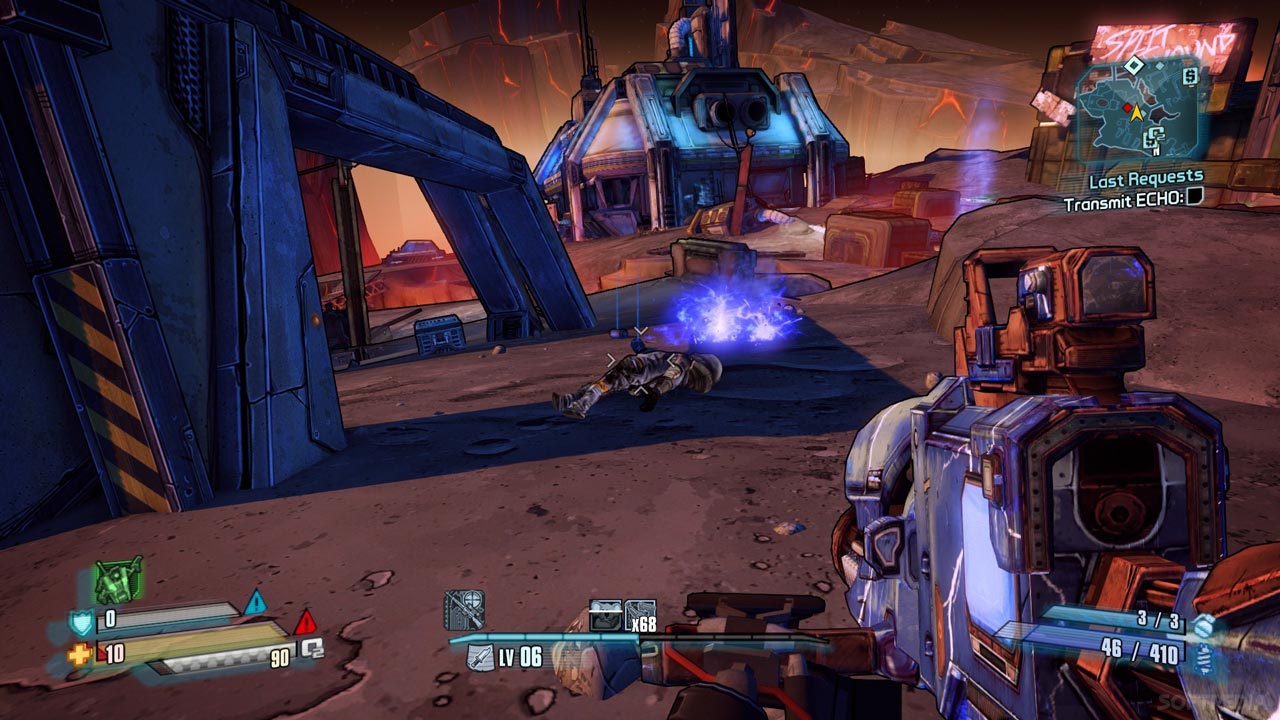The image size is (1280, 720).
Task: Open the Last Requests mission tracker
Action: click(1145, 179)
